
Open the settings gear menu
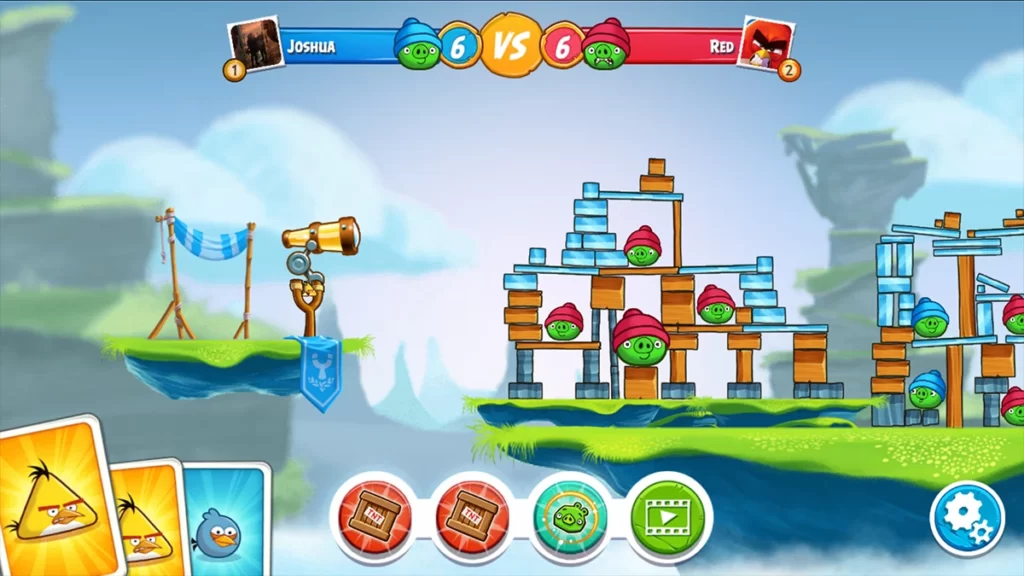pos(966,517)
